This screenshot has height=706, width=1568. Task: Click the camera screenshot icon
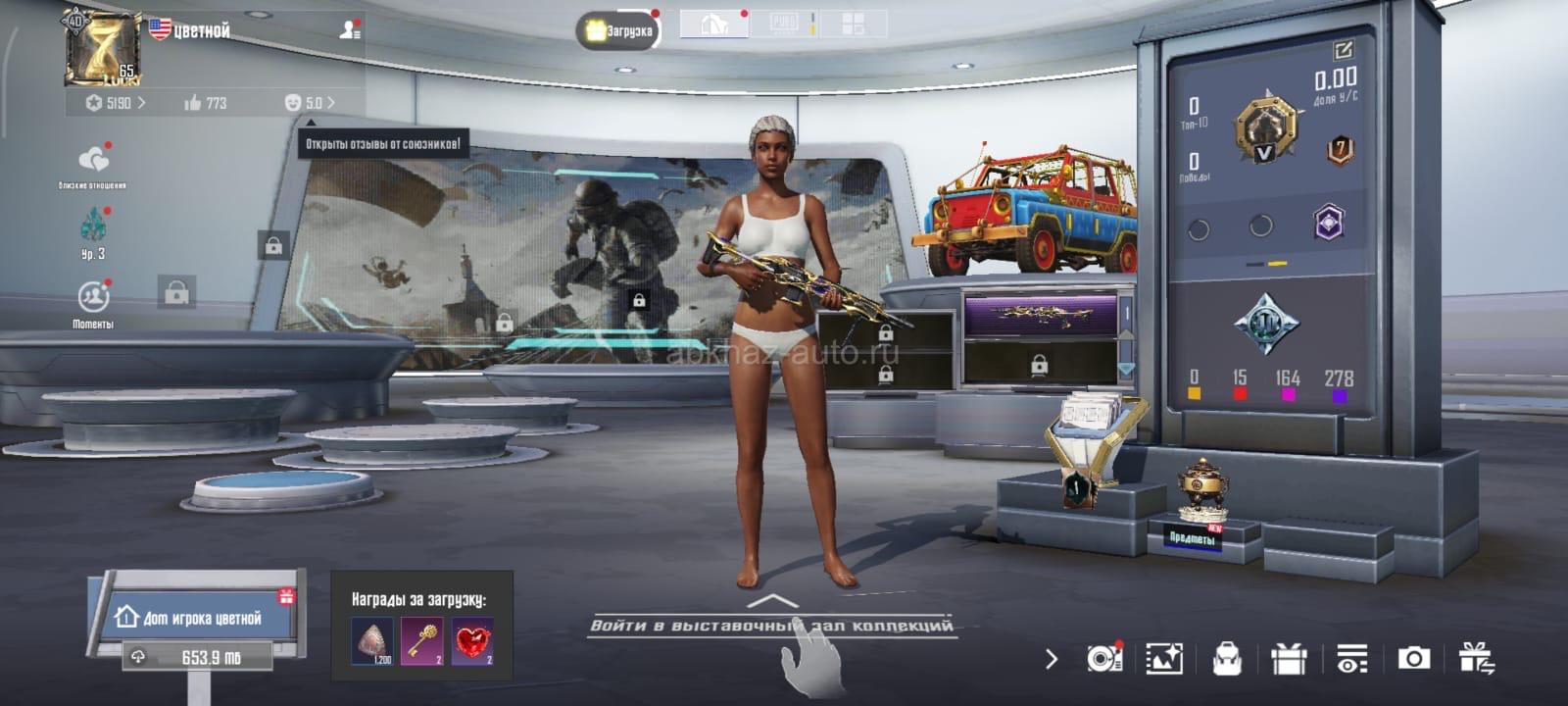(x=1413, y=658)
